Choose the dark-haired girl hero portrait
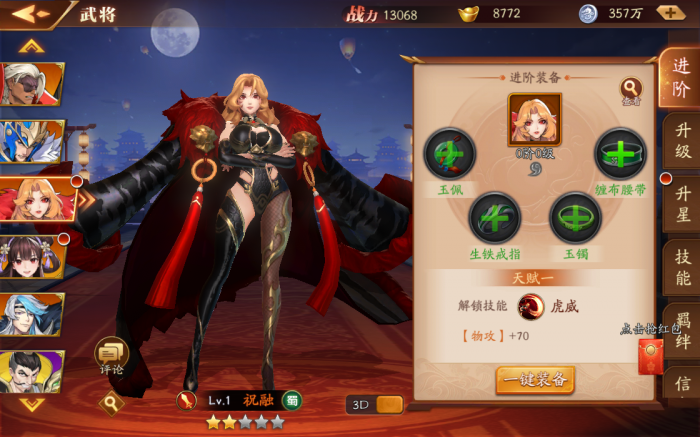Image resolution: width=700 pixels, height=437 pixels. tap(32, 257)
